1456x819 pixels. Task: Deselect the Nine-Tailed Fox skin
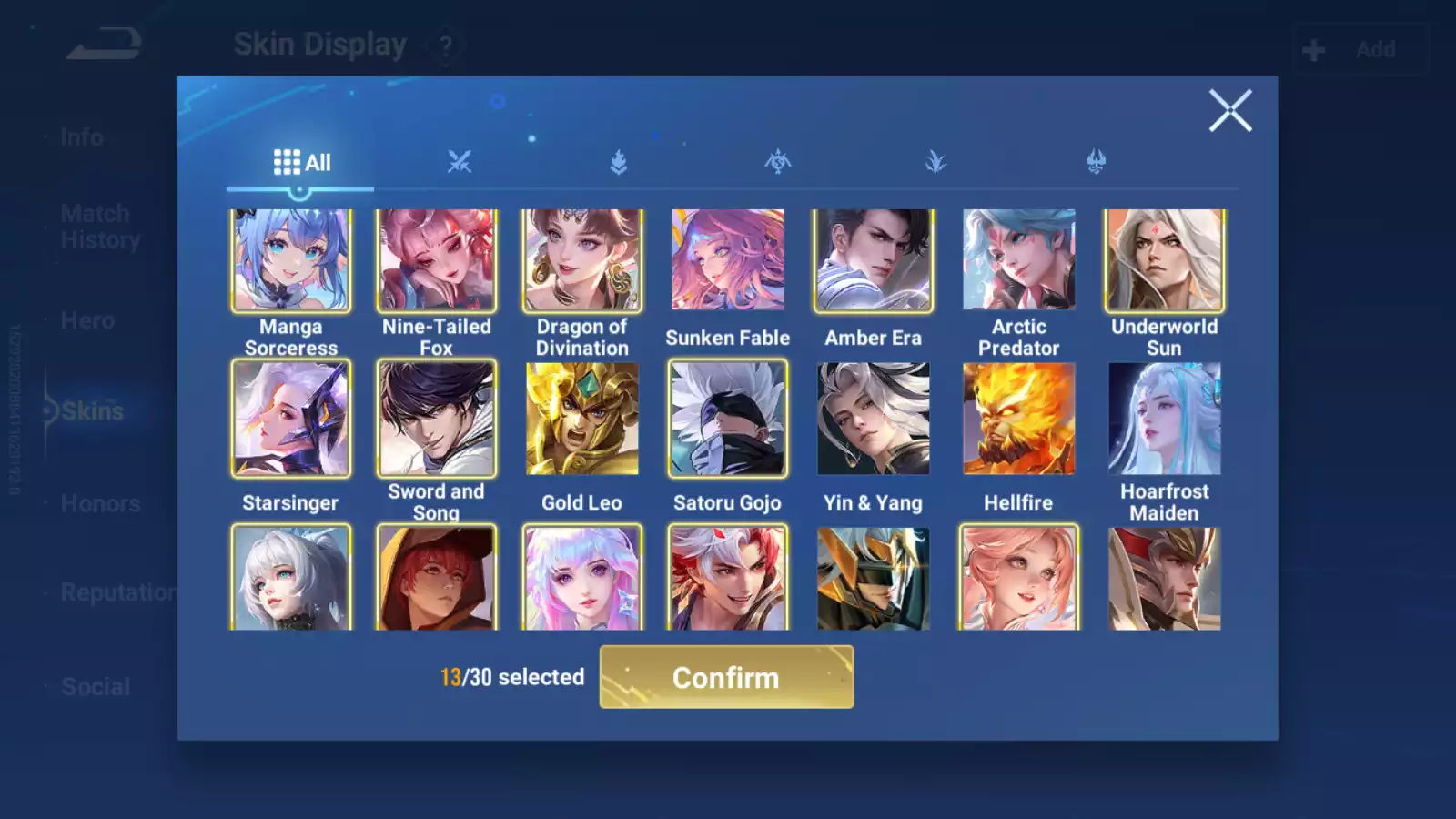click(436, 260)
